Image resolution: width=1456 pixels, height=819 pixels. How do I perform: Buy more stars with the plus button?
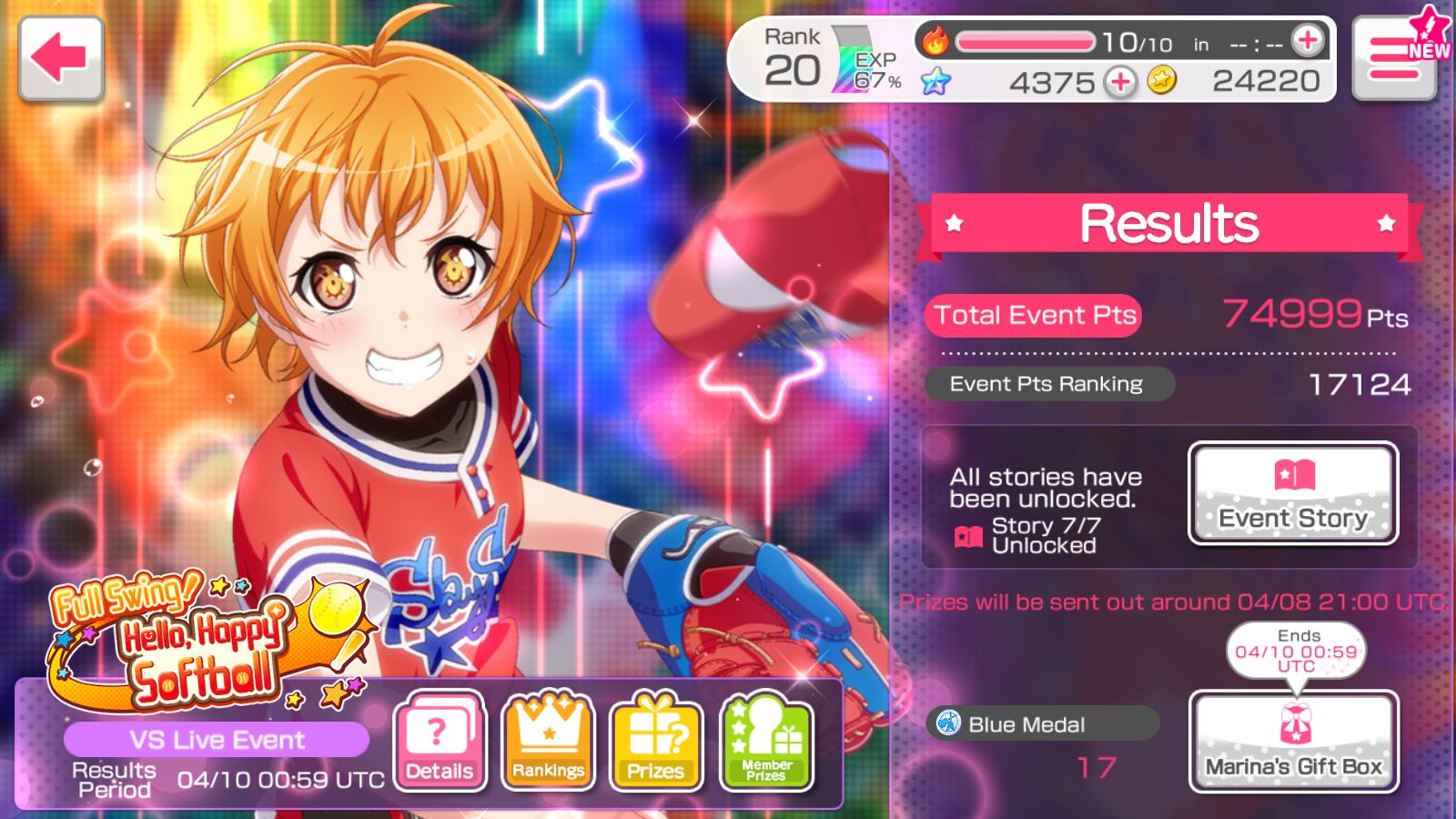1120,82
